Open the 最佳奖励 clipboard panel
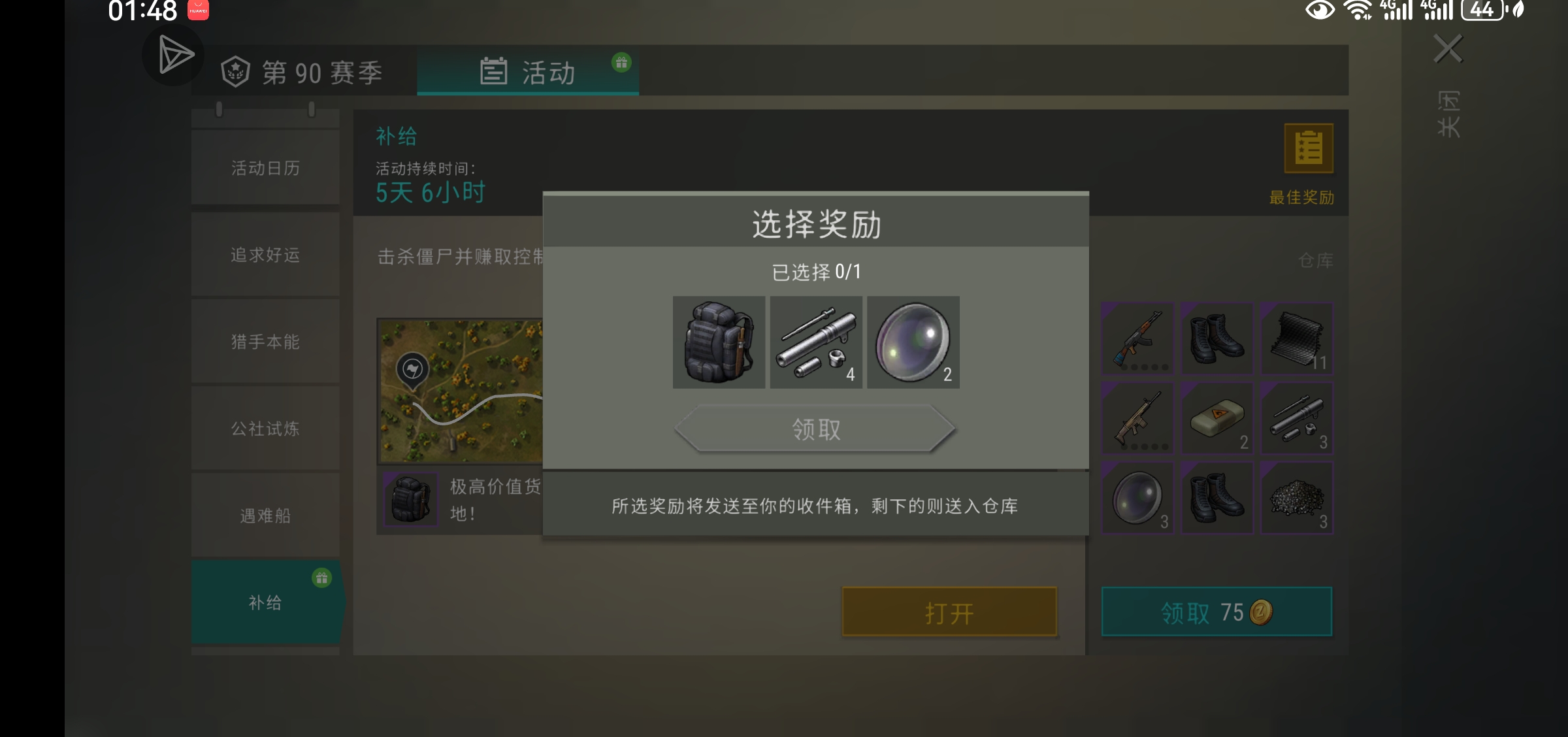 coord(1309,149)
